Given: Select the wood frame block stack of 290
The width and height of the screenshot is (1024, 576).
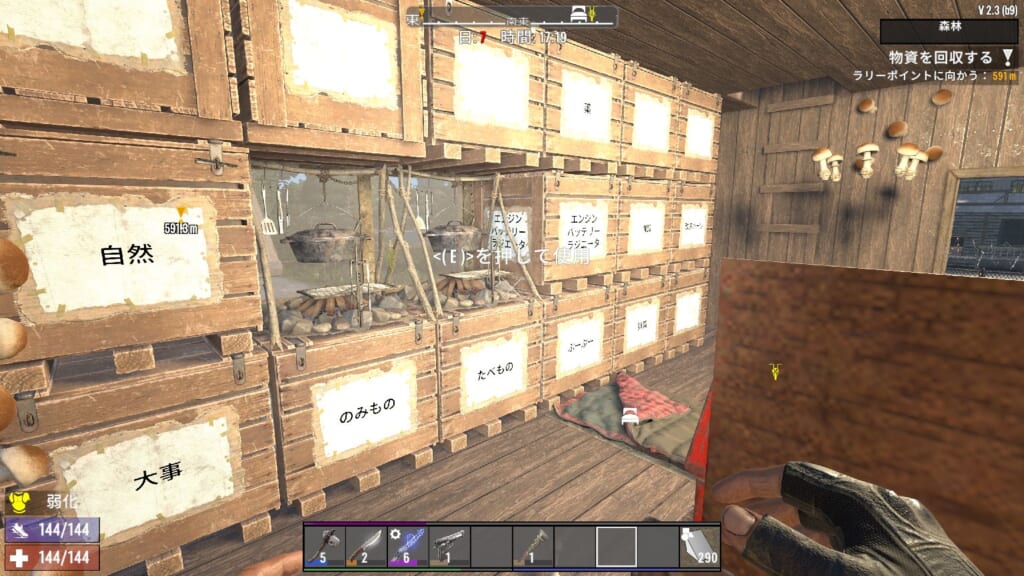Looking at the screenshot, I should 699,546.
